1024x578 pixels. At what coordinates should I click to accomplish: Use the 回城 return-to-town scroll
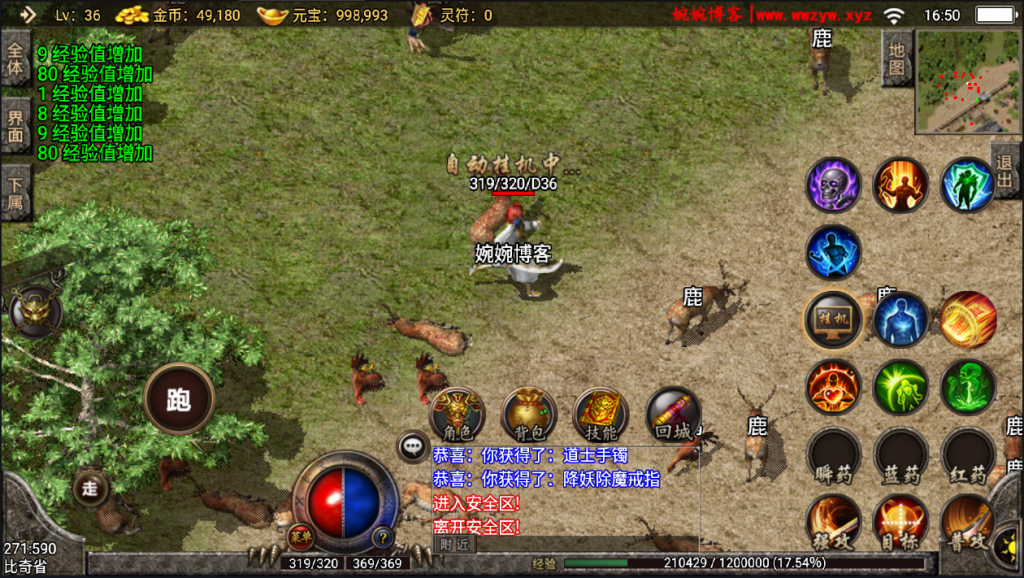point(672,413)
